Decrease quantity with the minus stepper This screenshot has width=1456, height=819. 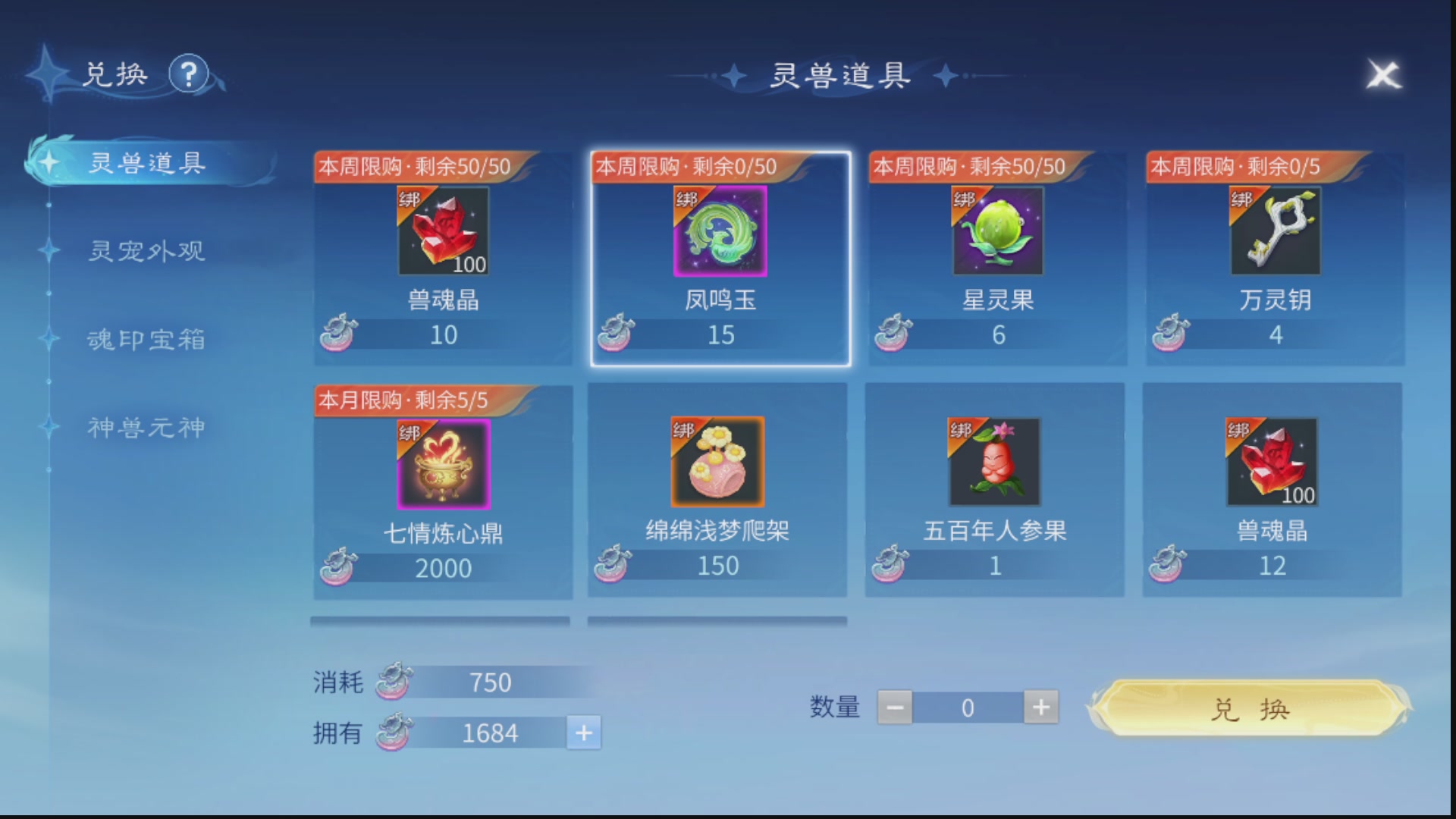click(x=896, y=707)
